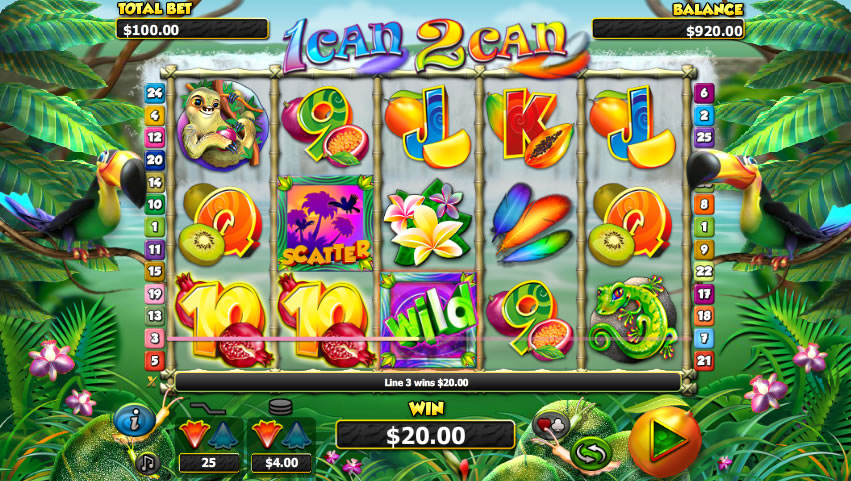Image resolution: width=851 pixels, height=481 pixels.
Task: Open the gamble feature with the heart and club icon
Action: (x=552, y=424)
